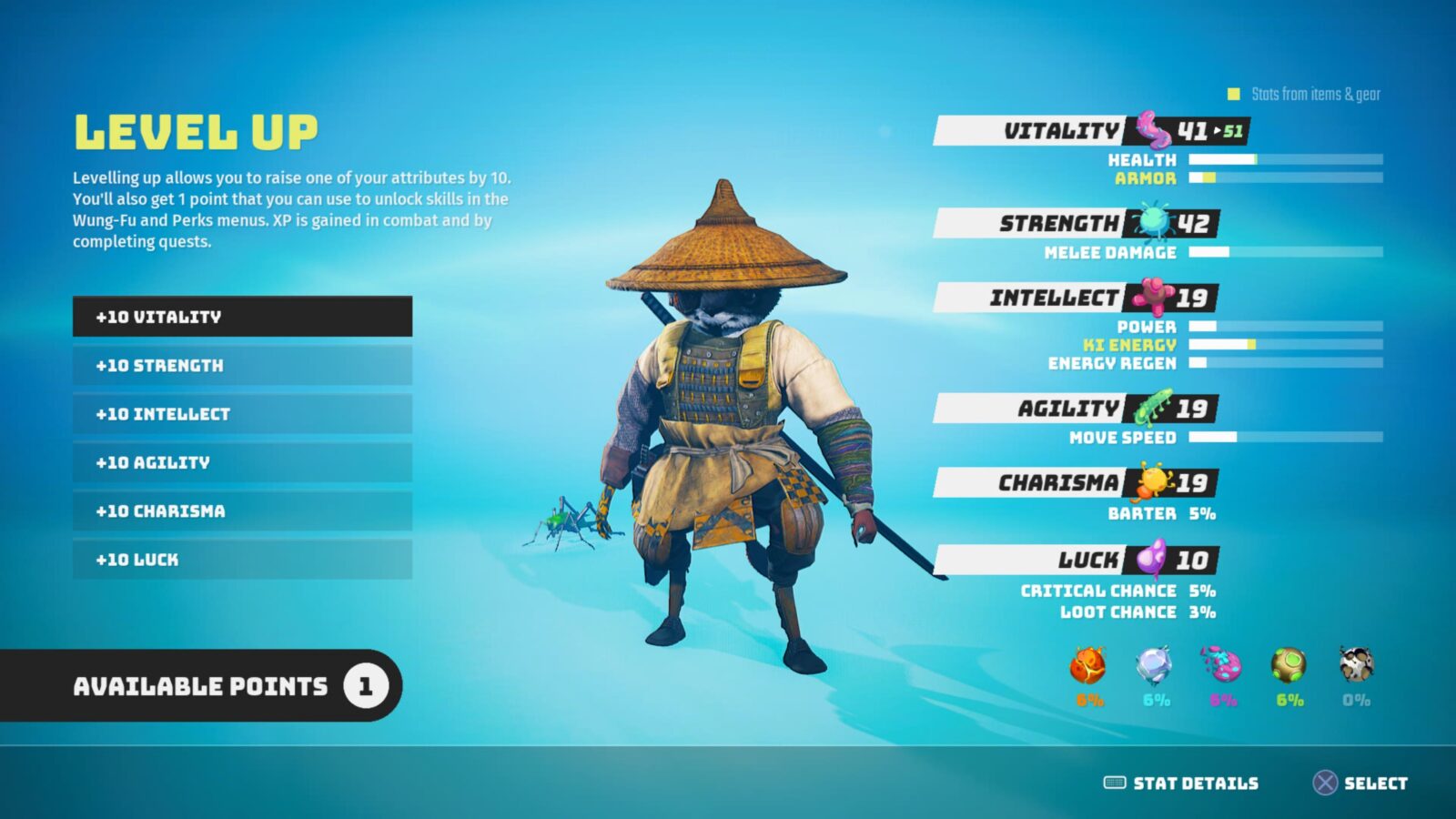Click the yellow Stats from items legend swatch

click(1233, 93)
